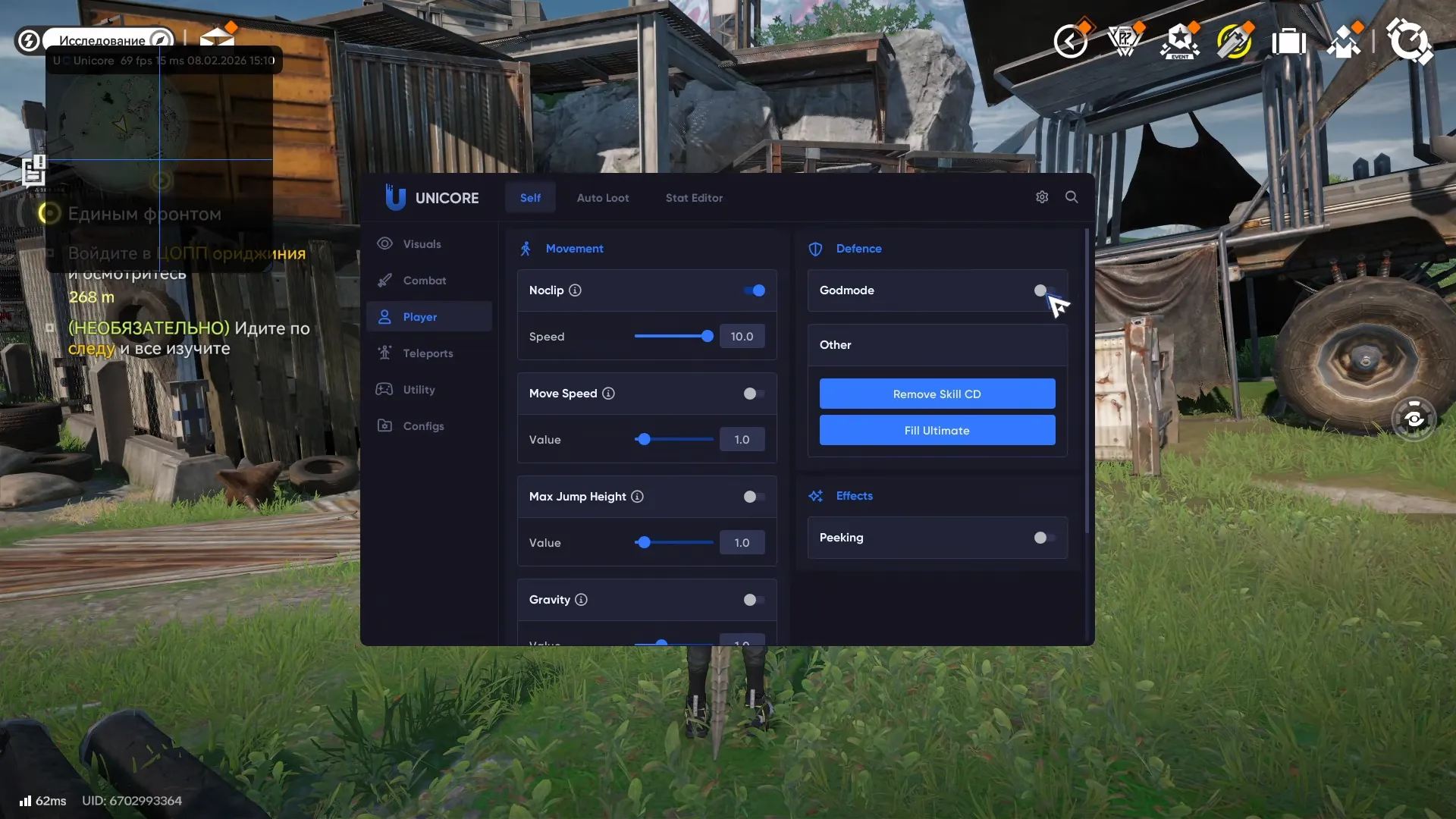This screenshot has height=819, width=1456.
Task: Switch to the Auto Loot tab
Action: tap(603, 197)
